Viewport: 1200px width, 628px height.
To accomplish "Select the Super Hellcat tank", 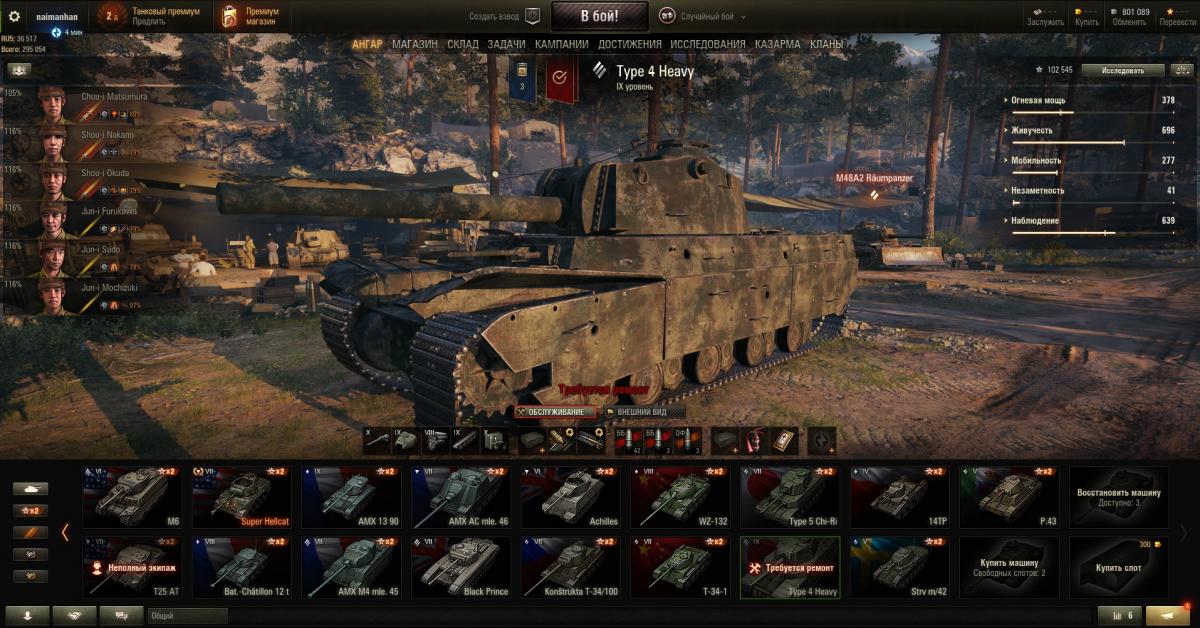I will [x=236, y=497].
